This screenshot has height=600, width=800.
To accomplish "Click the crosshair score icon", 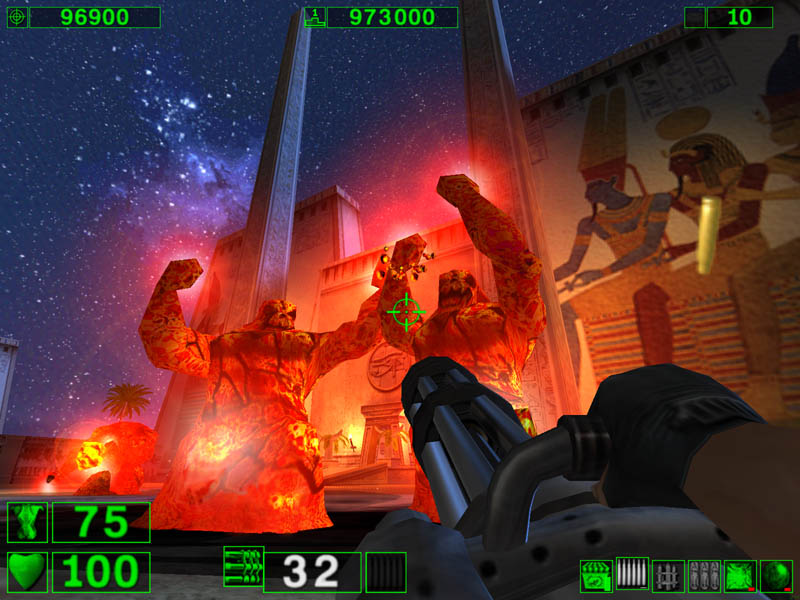I will 17,17.
